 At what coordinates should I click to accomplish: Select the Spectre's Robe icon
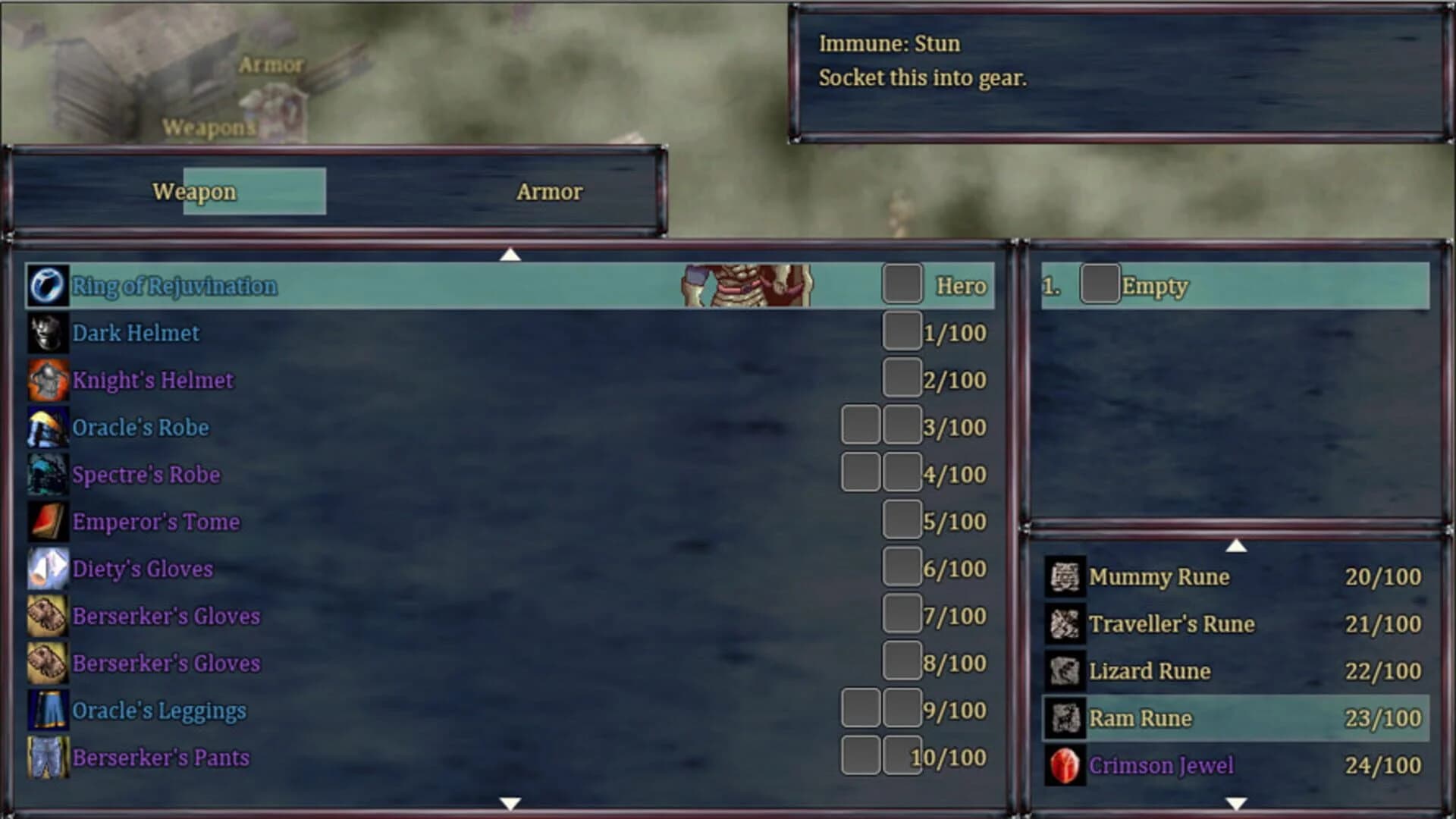[x=48, y=474]
